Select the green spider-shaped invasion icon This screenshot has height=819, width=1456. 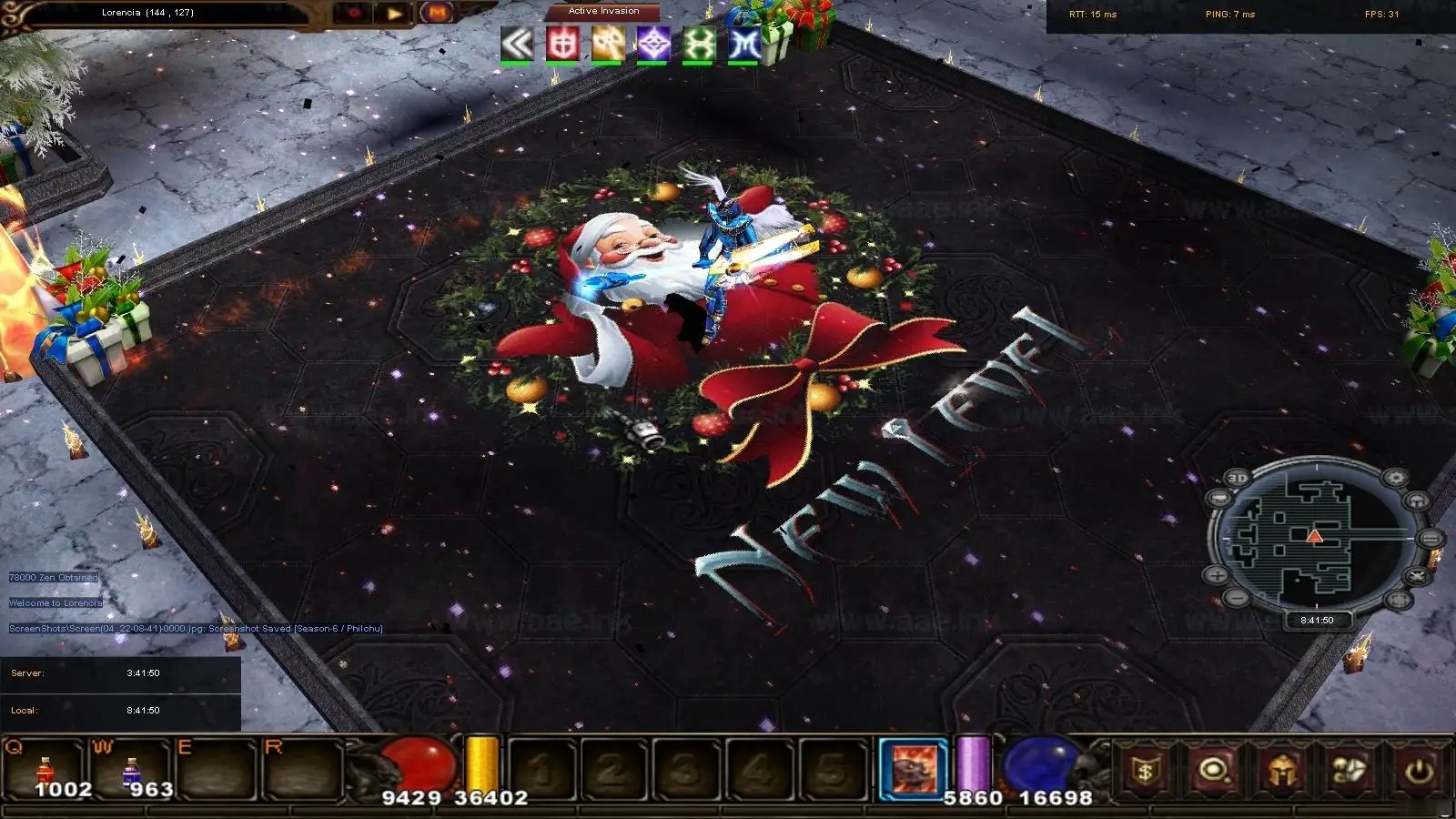pyautogui.click(x=699, y=44)
